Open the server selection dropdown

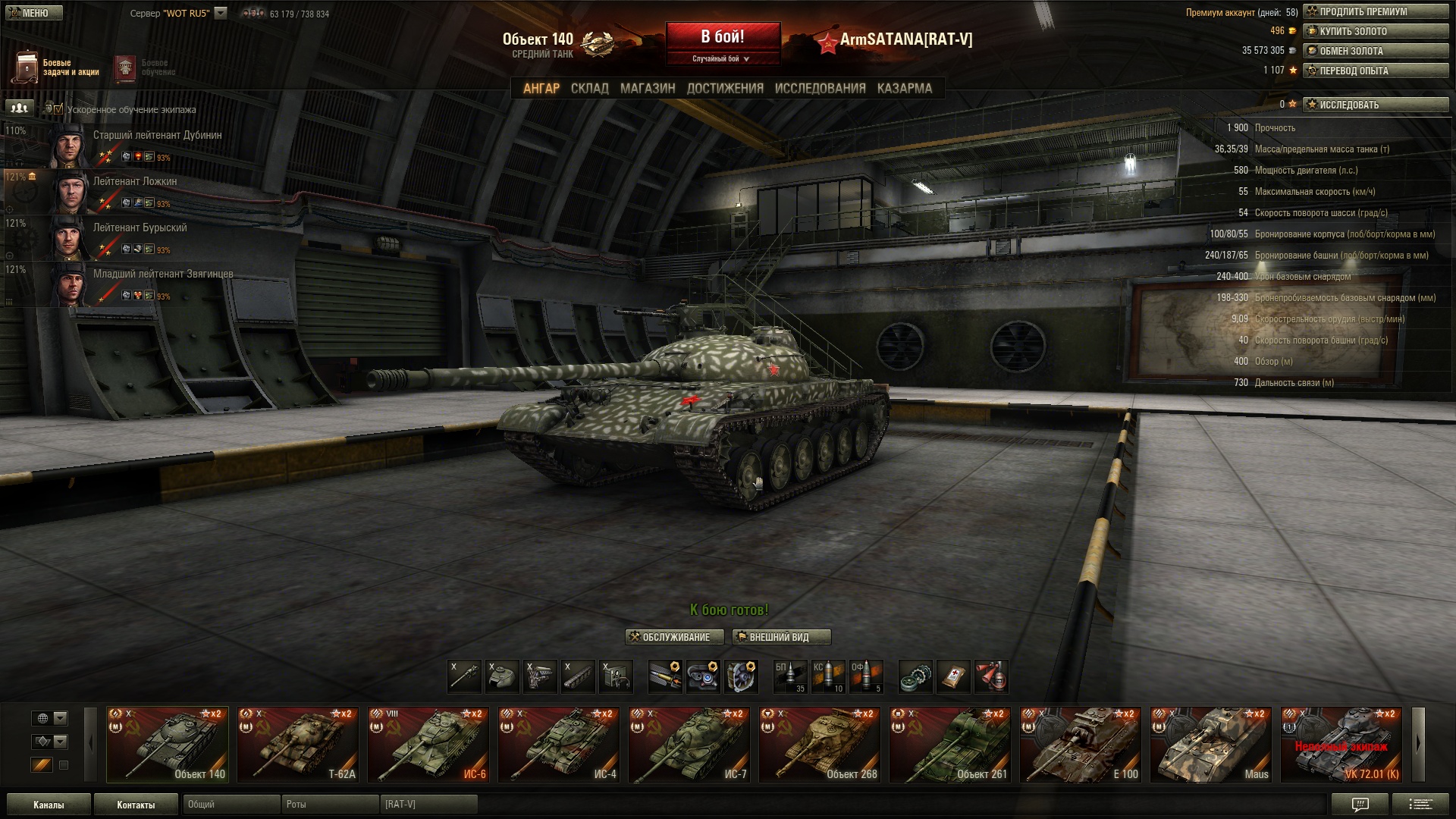[221, 13]
